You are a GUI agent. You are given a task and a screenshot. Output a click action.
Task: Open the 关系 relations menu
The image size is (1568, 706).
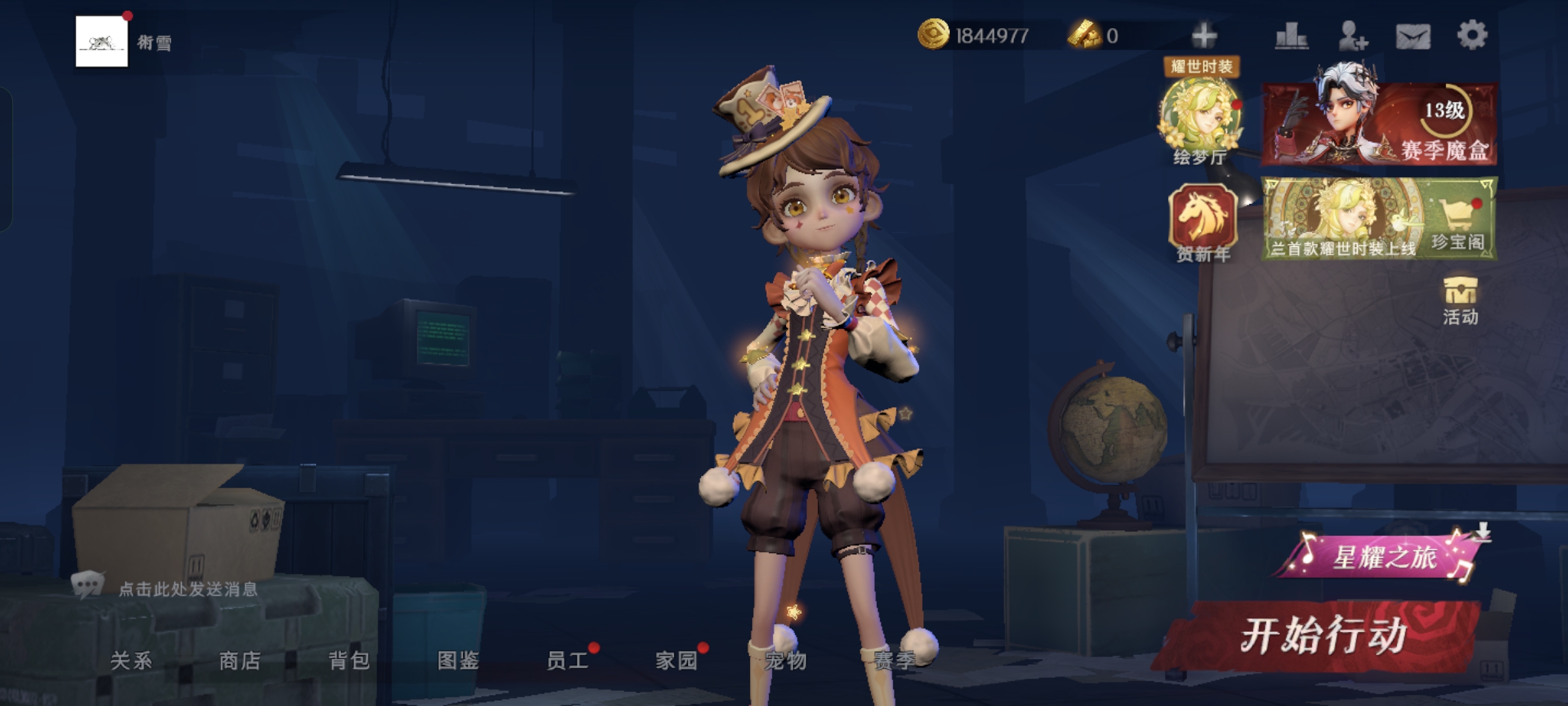coord(131,660)
